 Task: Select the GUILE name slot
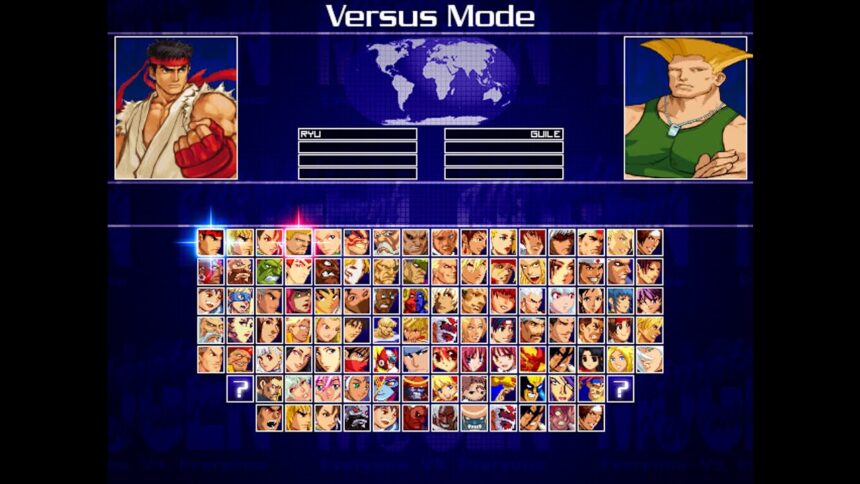tap(503, 134)
